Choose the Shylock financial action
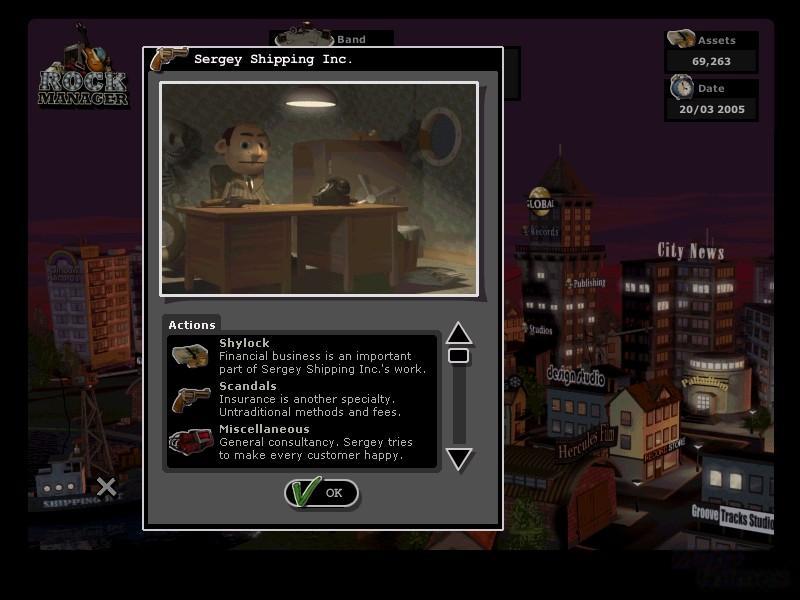Screen dimensions: 800x600 301,356
